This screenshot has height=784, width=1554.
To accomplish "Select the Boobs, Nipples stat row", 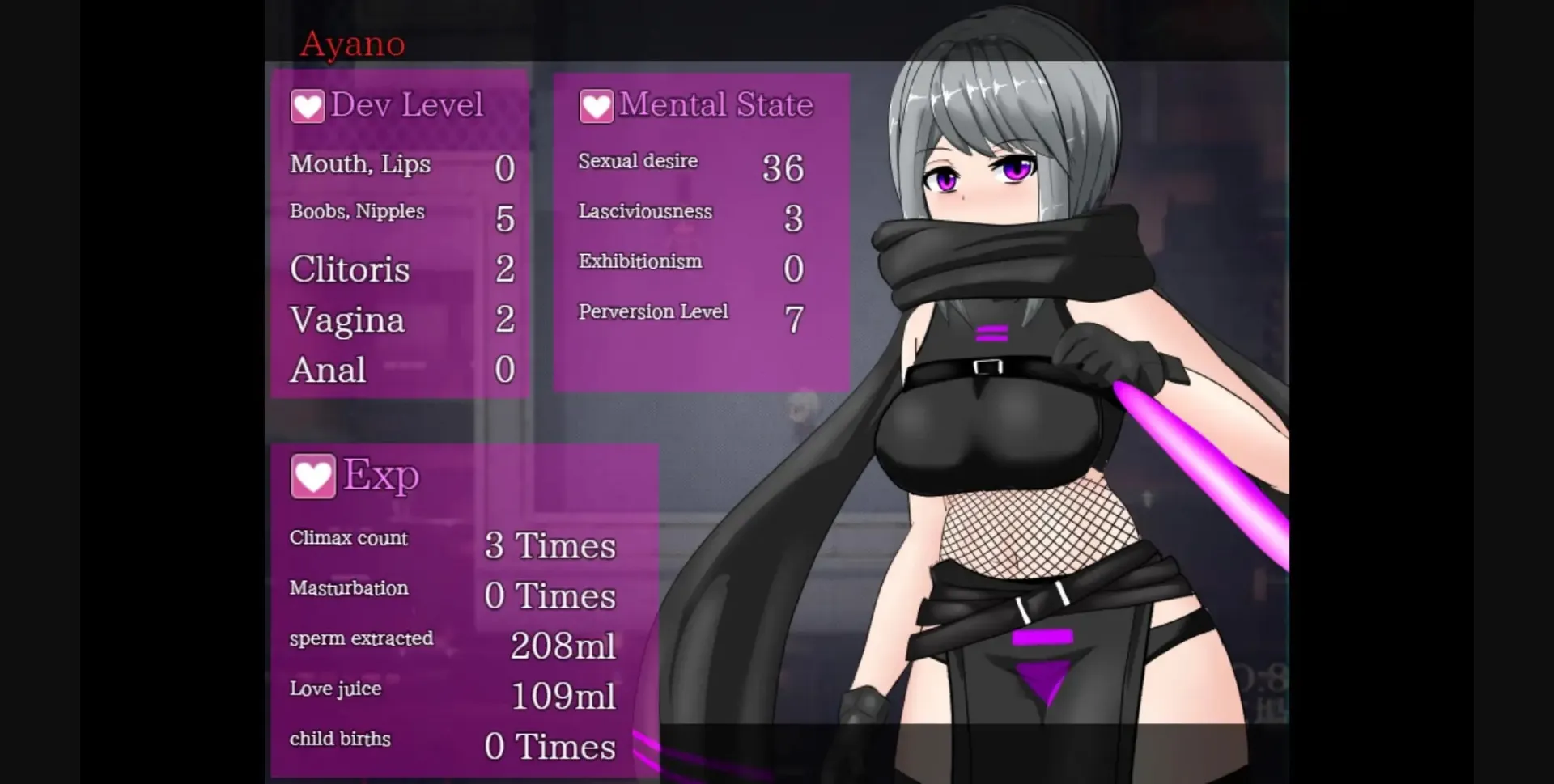I will click(356, 212).
